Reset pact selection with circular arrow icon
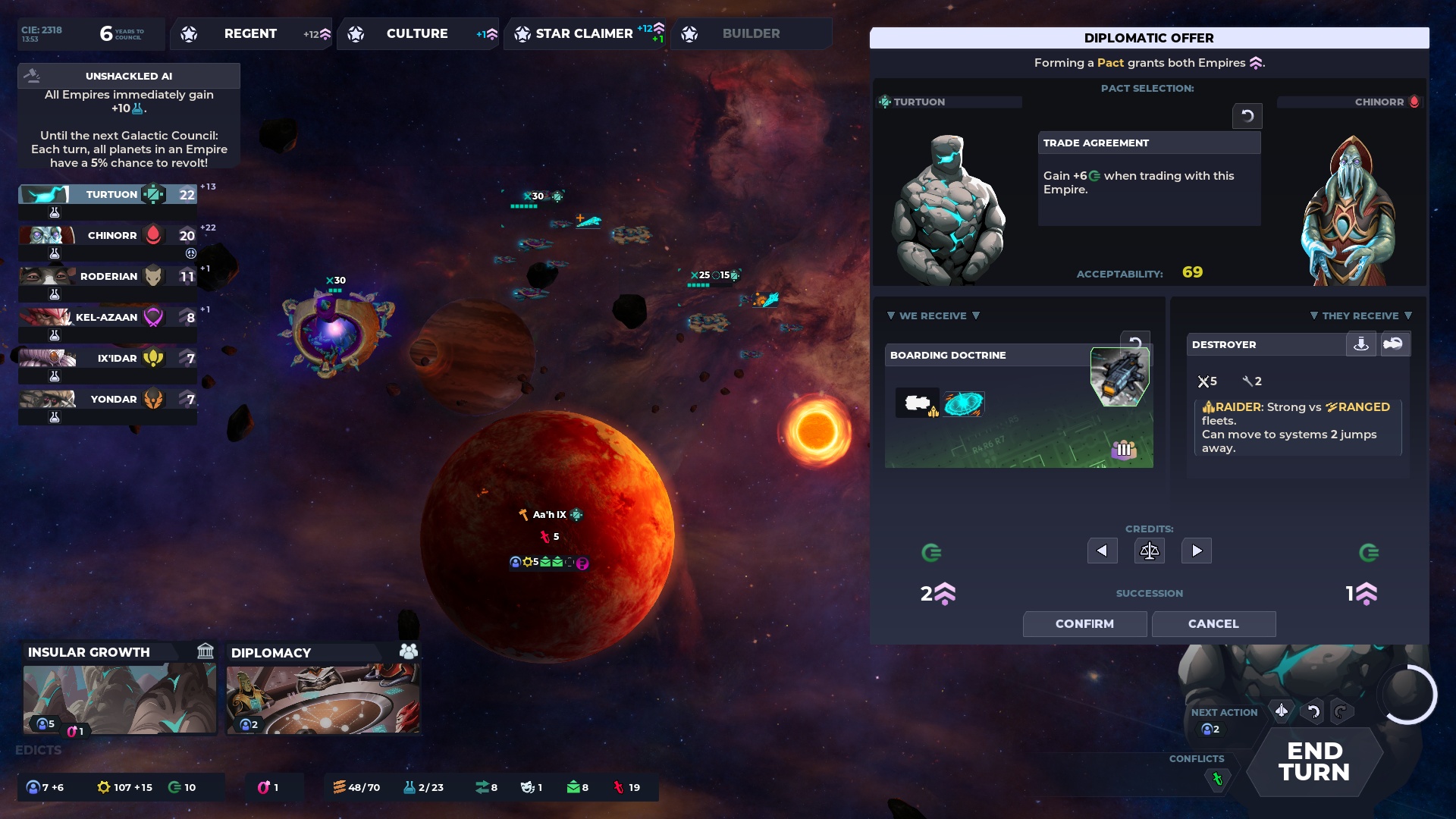Image resolution: width=1456 pixels, height=819 pixels. (1247, 115)
